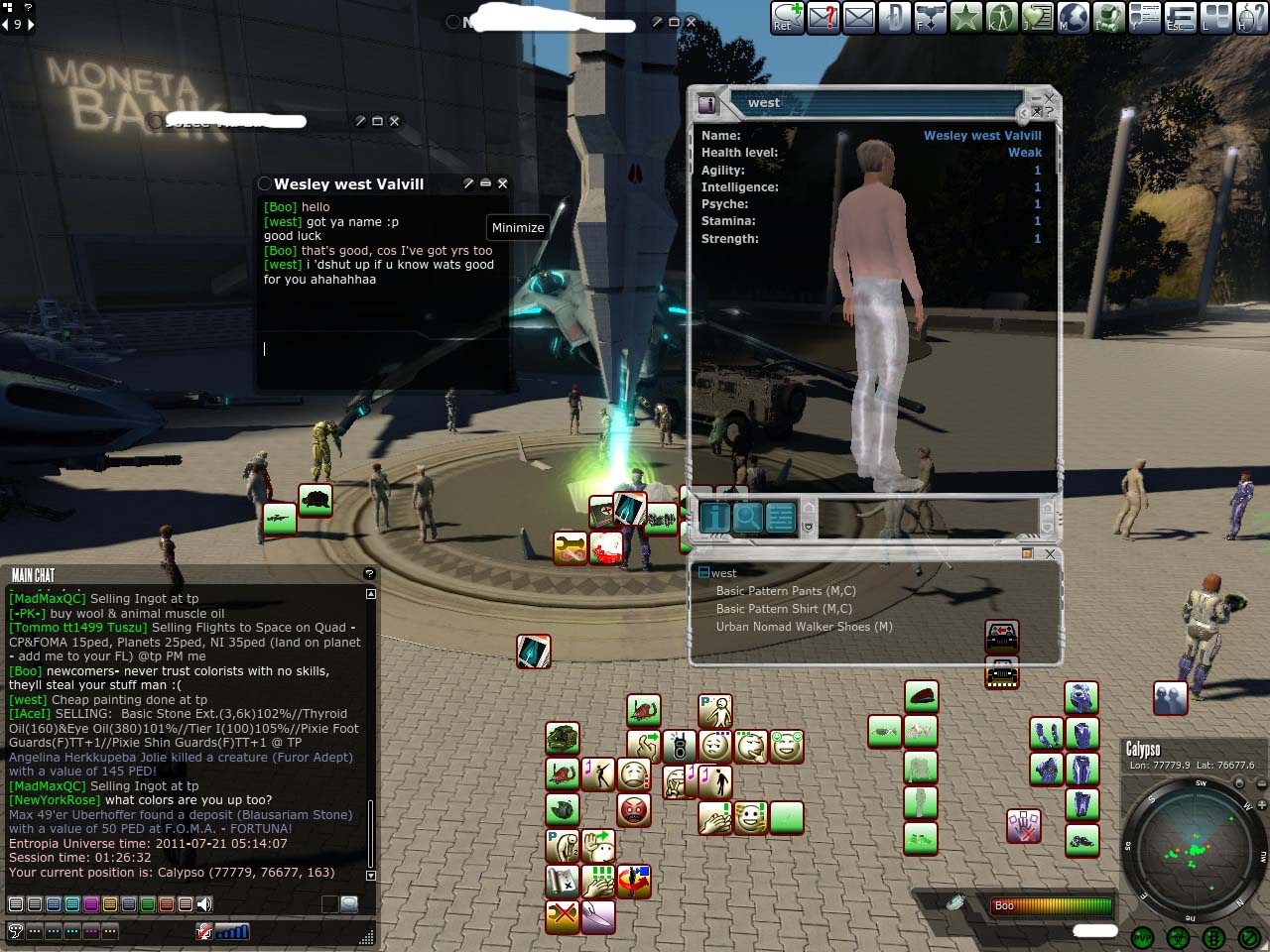The width and height of the screenshot is (1270, 952).
Task: Select Urban Nomad Walker Shoes (M) entry
Action: [804, 627]
